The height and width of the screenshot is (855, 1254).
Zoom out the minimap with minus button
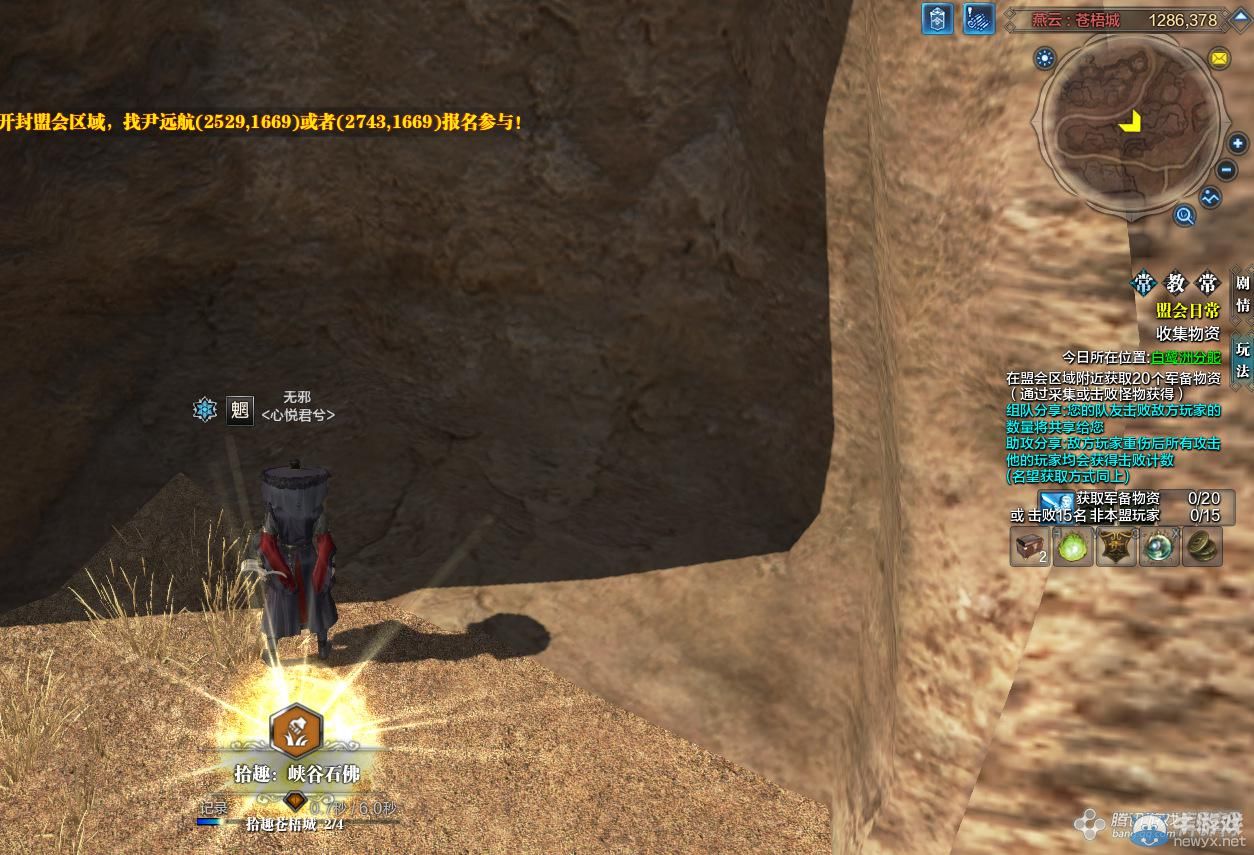tap(1228, 171)
